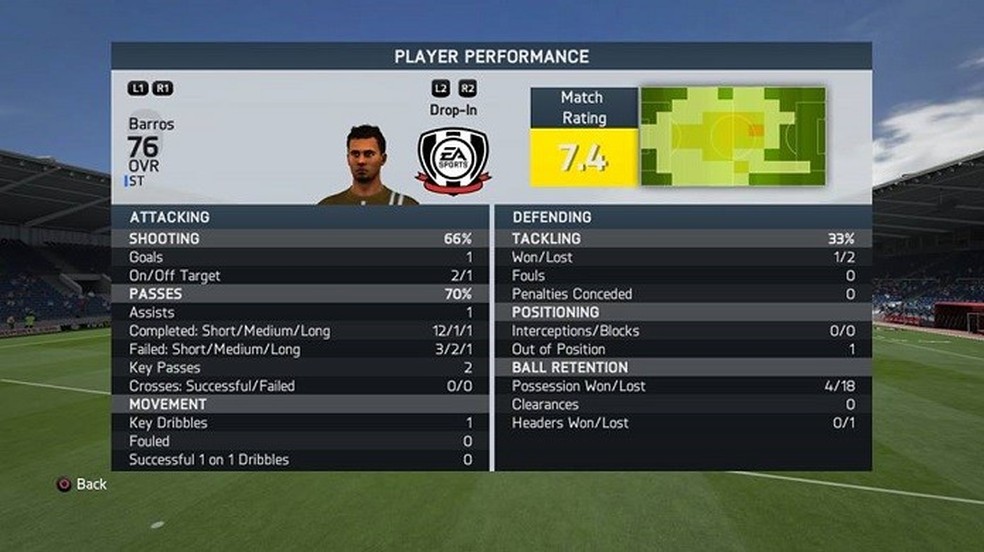Click the EA Sports Drop-In club crest
This screenshot has height=552, width=984.
[453, 159]
